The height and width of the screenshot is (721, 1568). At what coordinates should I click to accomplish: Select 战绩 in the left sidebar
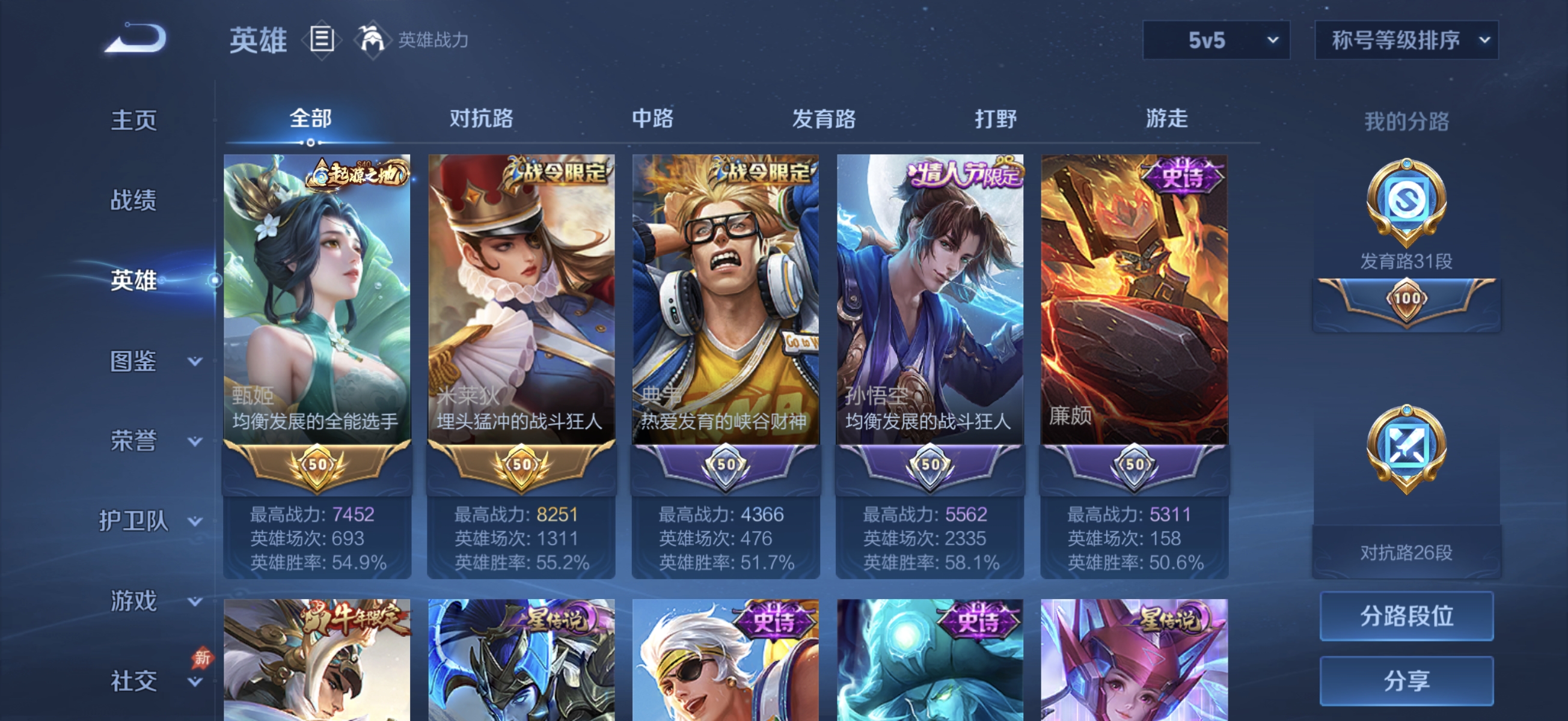134,201
